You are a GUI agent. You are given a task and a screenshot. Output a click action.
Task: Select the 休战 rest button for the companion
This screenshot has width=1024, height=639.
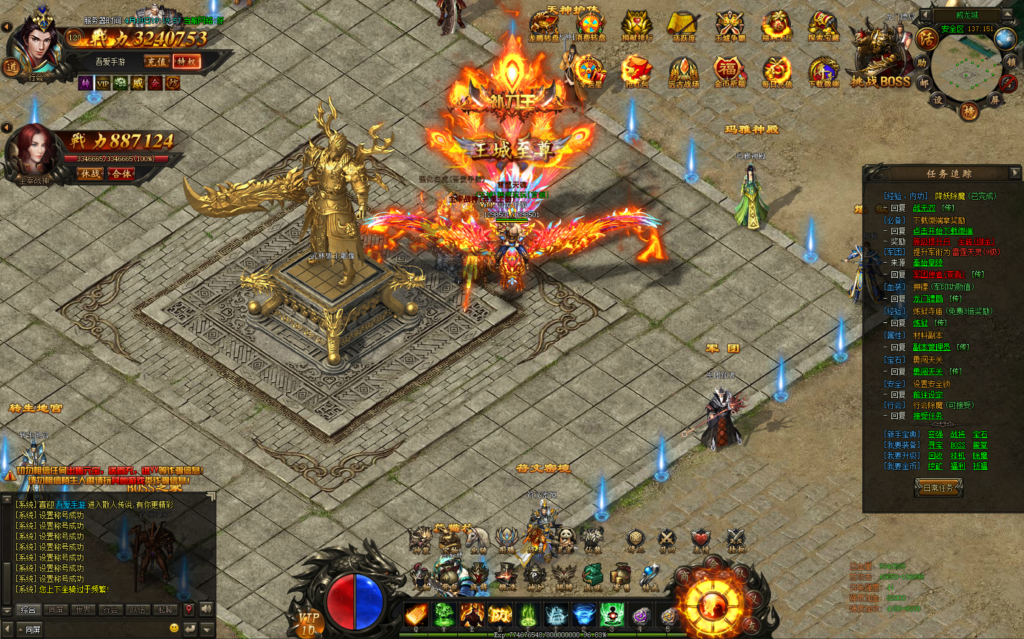[x=89, y=173]
